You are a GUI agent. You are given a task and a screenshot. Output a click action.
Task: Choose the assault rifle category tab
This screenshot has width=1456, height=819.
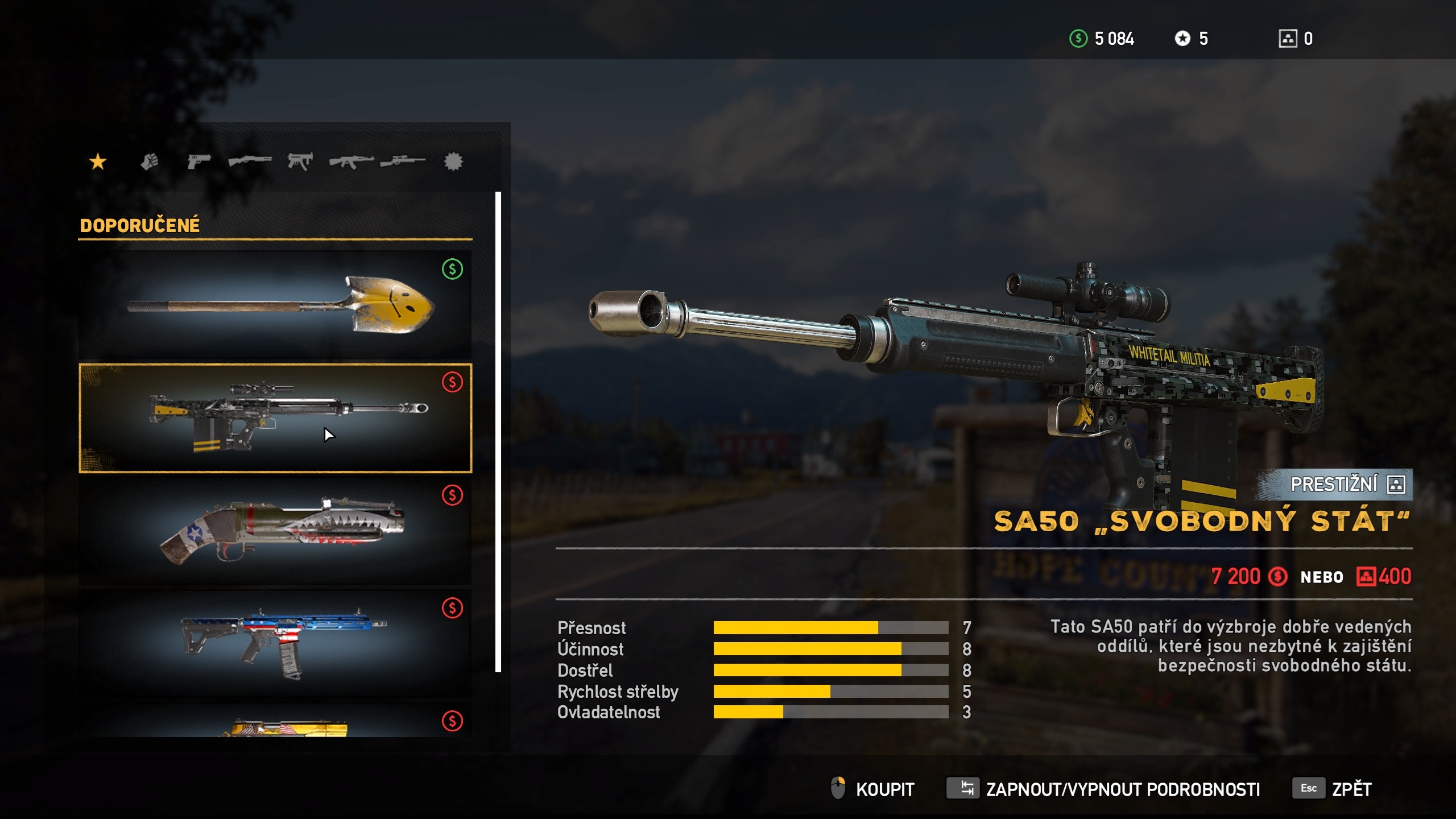(x=351, y=162)
